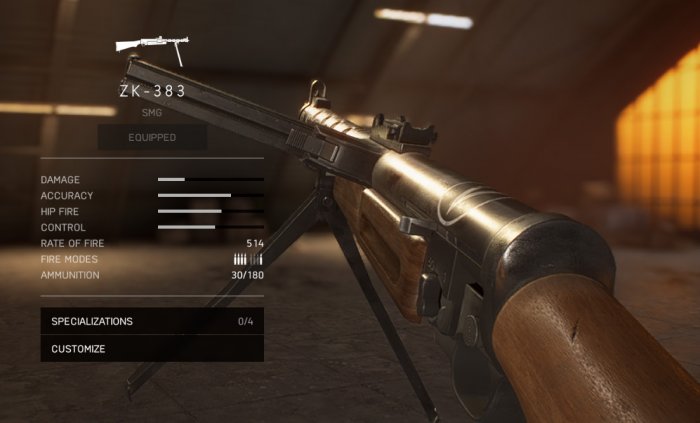Viewport: 700px width, 423px height.
Task: Click the Equipped button
Action: point(152,137)
